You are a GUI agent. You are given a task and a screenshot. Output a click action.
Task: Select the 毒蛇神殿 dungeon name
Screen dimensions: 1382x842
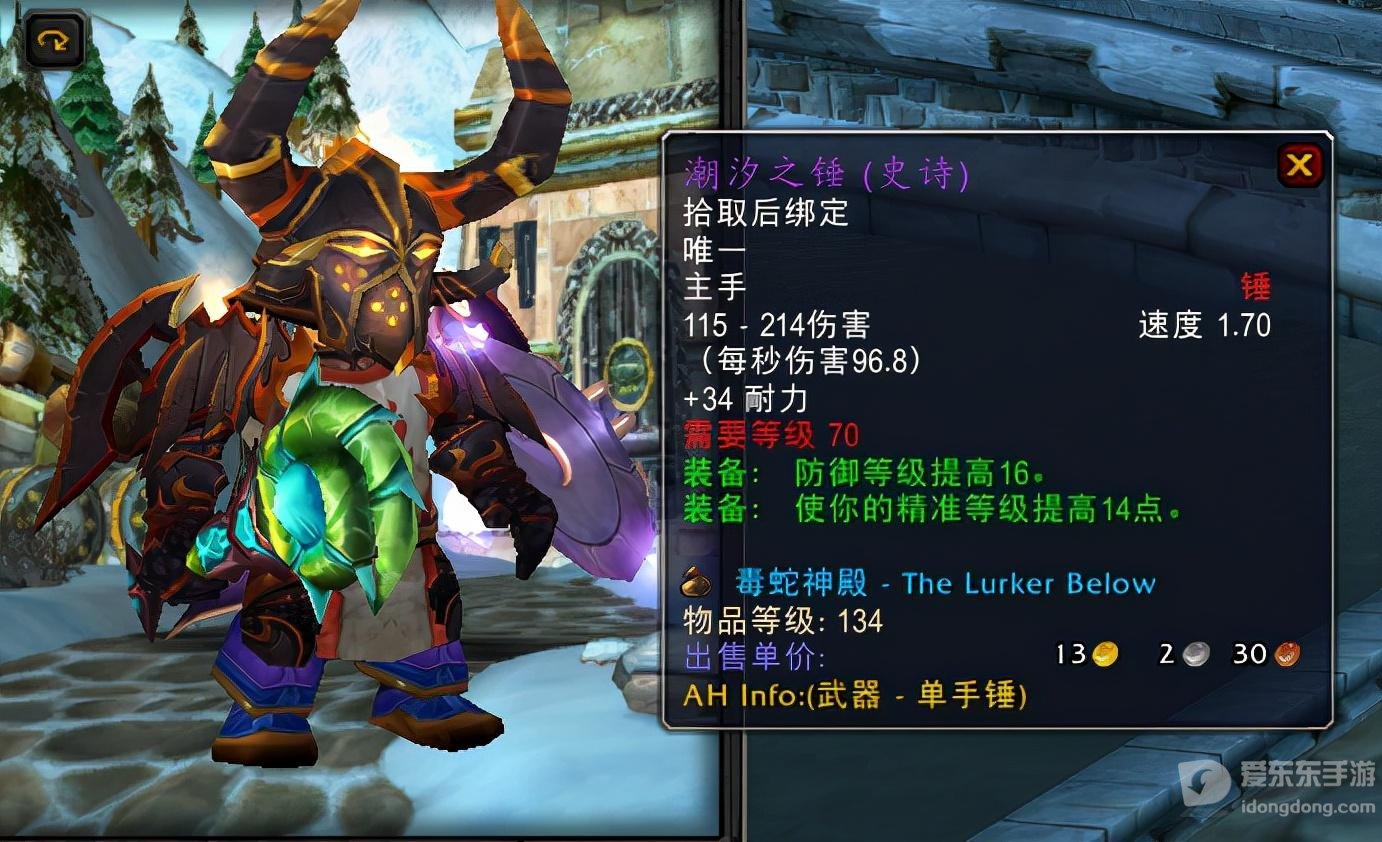(800, 583)
